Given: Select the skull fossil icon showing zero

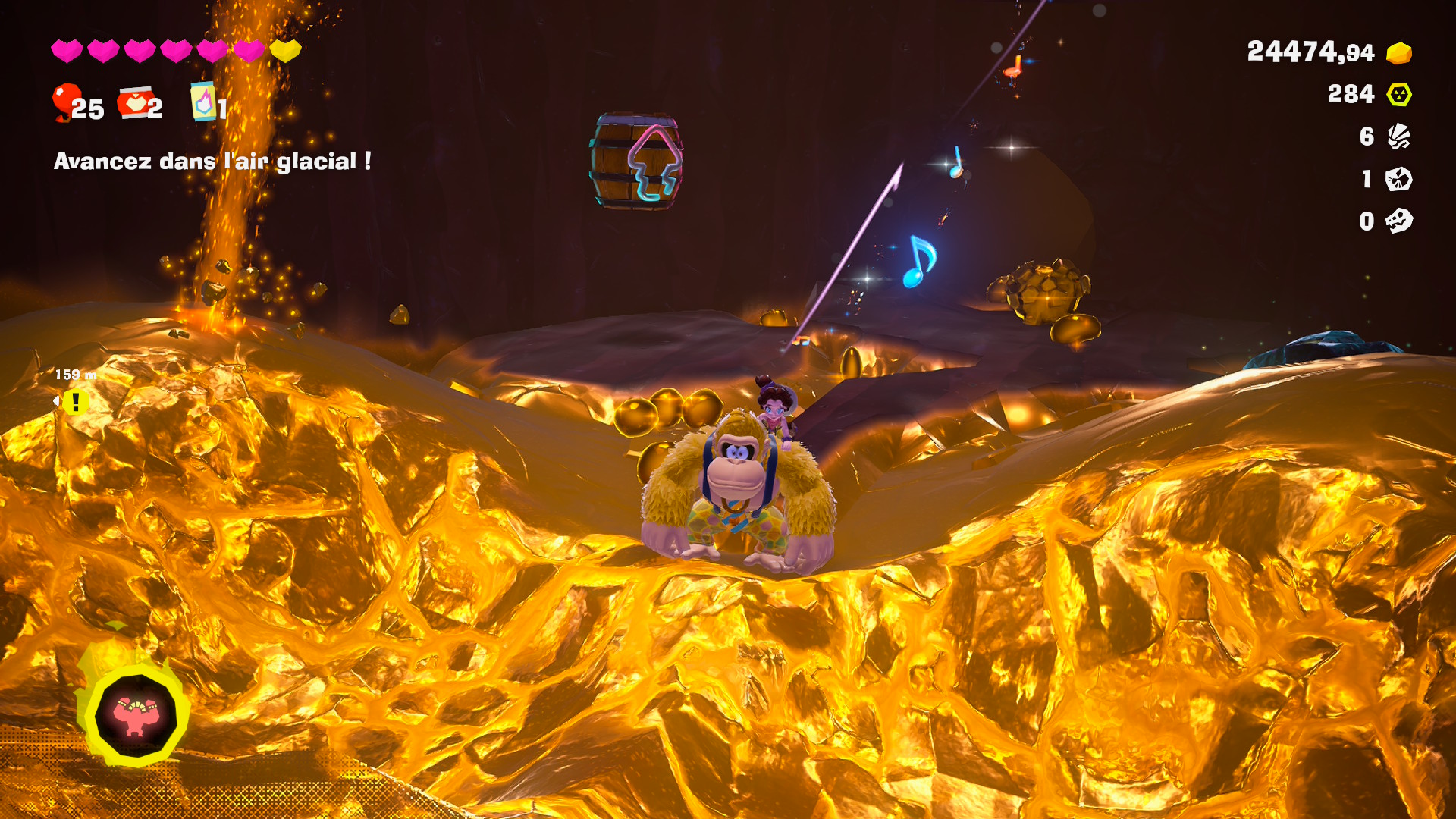Looking at the screenshot, I should tap(1399, 221).
